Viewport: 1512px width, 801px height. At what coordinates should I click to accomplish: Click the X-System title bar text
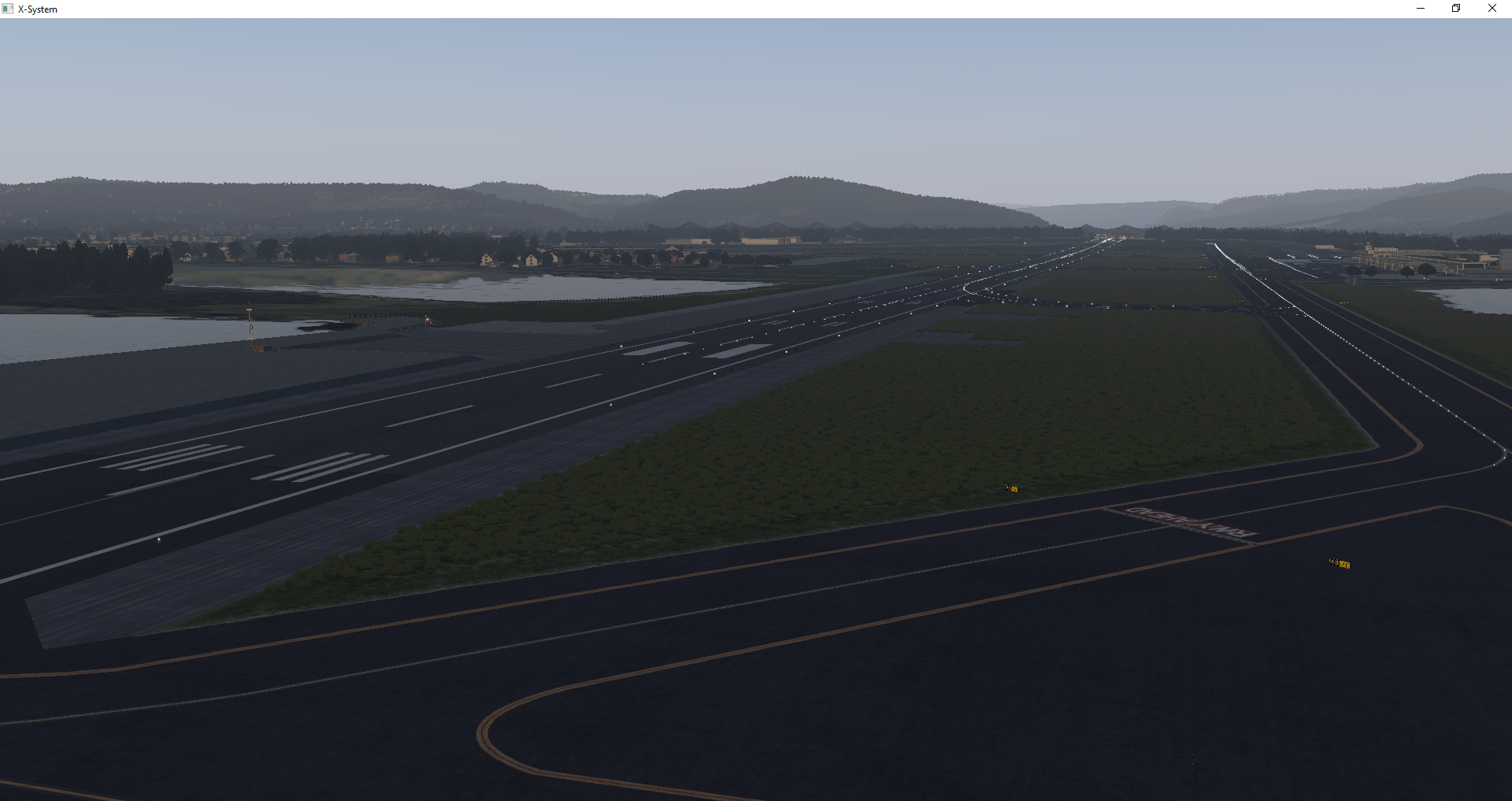(x=37, y=9)
